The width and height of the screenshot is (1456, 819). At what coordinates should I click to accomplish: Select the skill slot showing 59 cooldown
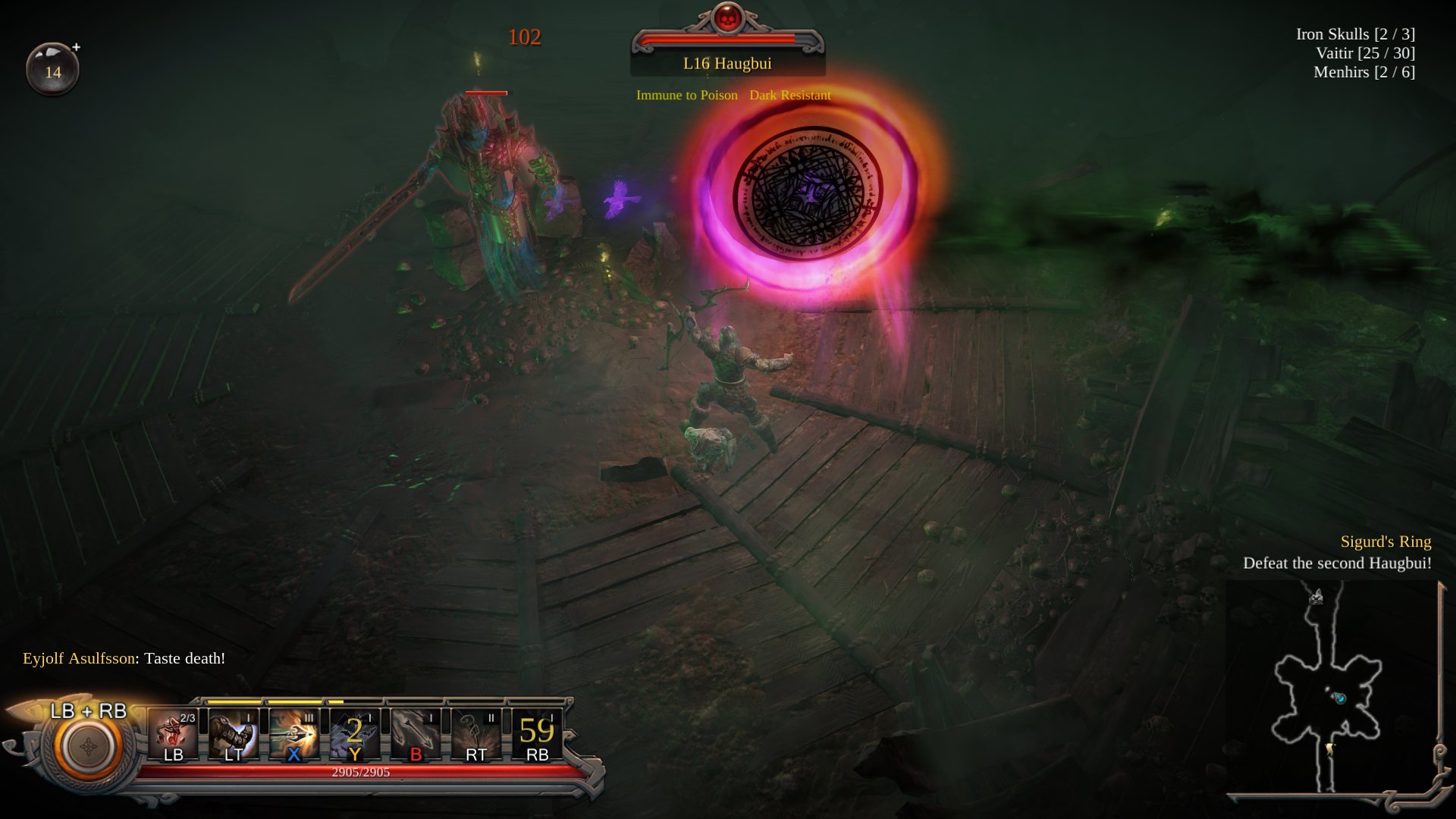coord(537,734)
